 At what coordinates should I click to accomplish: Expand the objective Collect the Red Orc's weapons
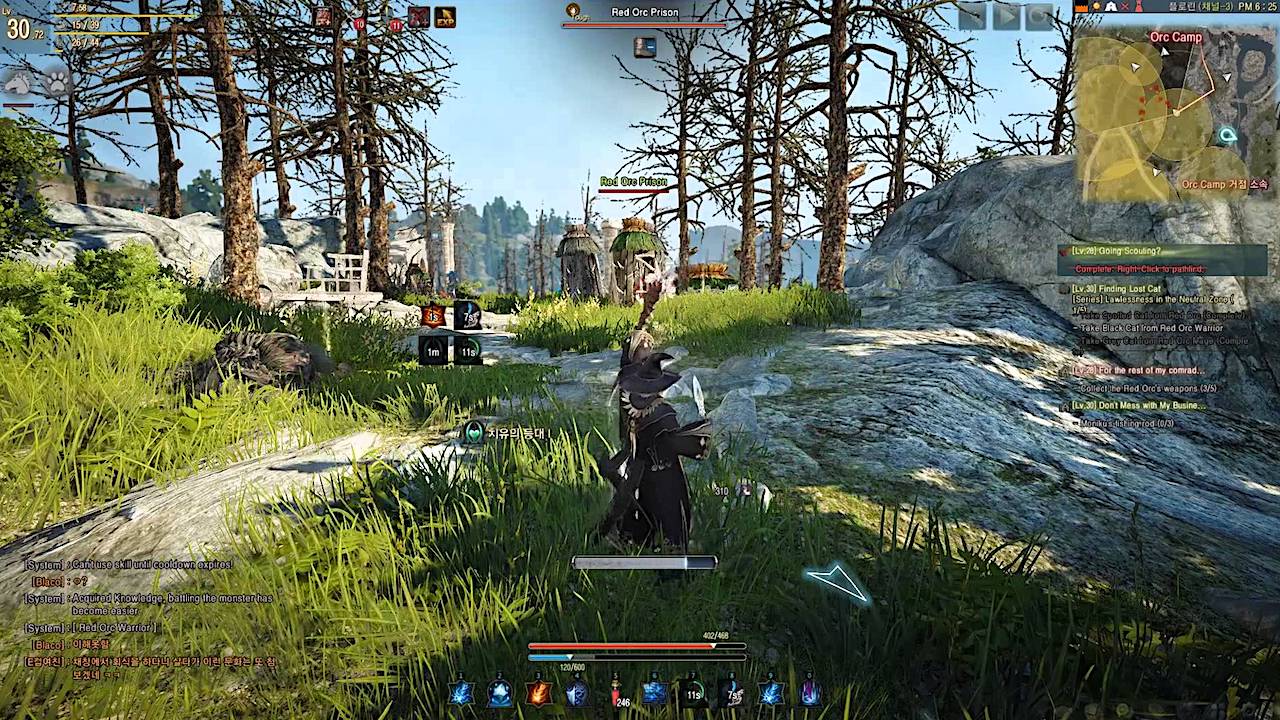1147,389
